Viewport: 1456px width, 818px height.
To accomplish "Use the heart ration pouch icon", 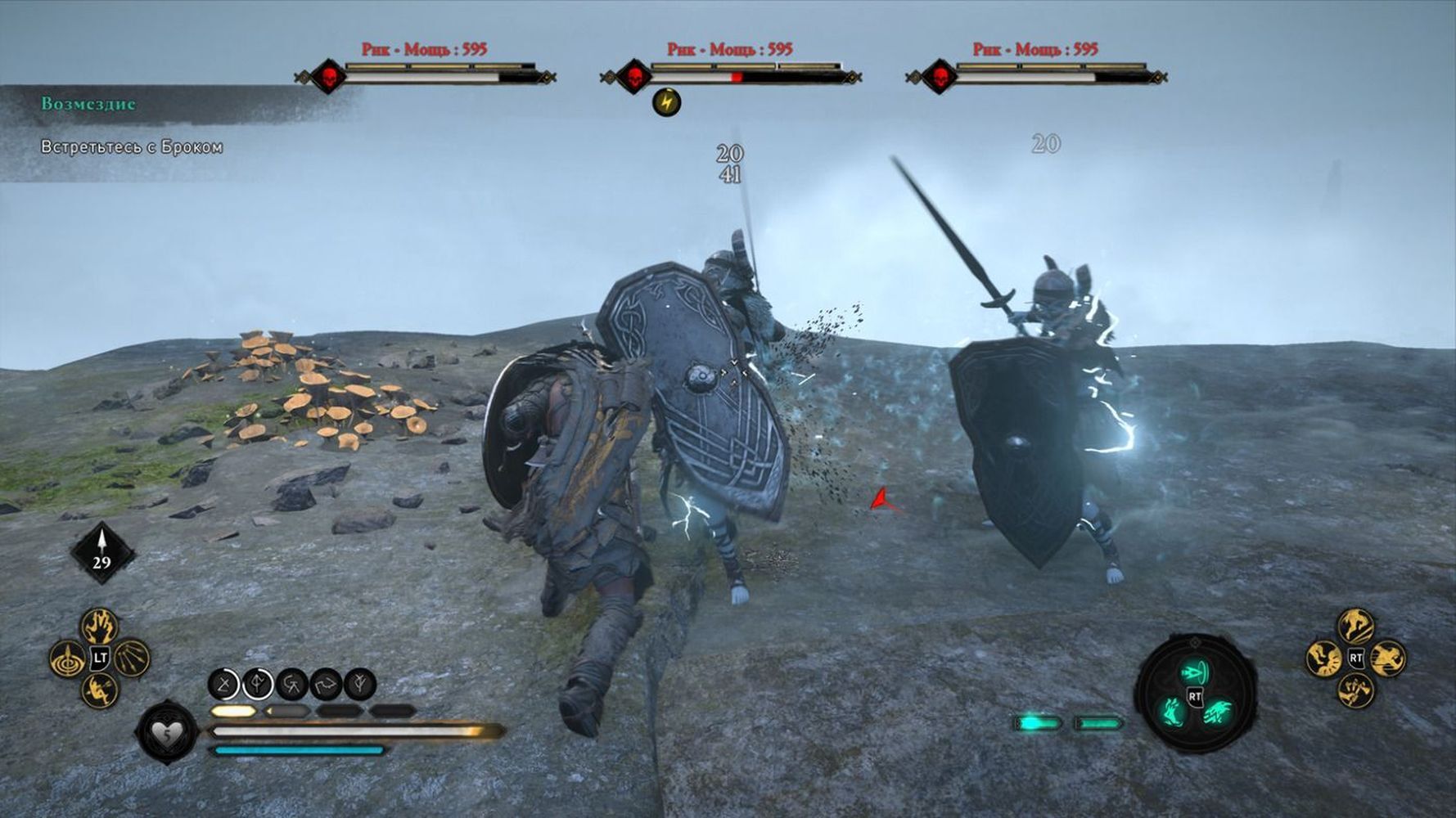I will click(167, 734).
